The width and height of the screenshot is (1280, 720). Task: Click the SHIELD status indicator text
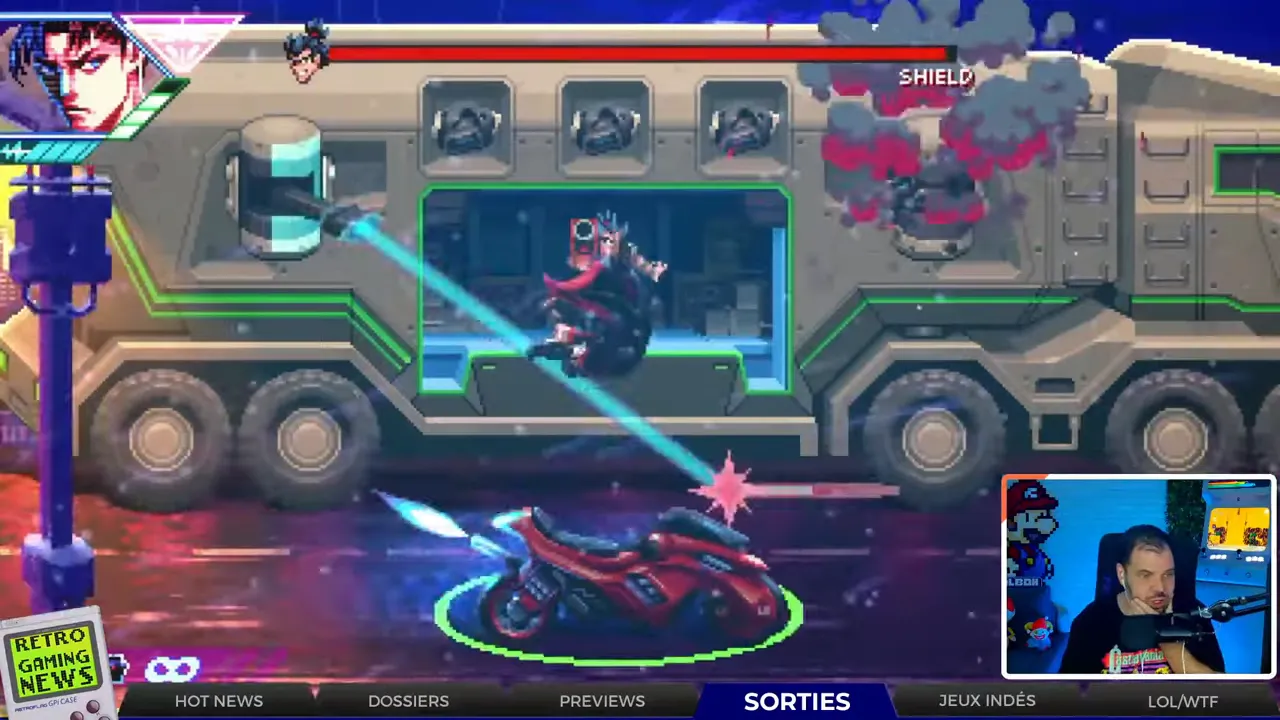point(936,76)
